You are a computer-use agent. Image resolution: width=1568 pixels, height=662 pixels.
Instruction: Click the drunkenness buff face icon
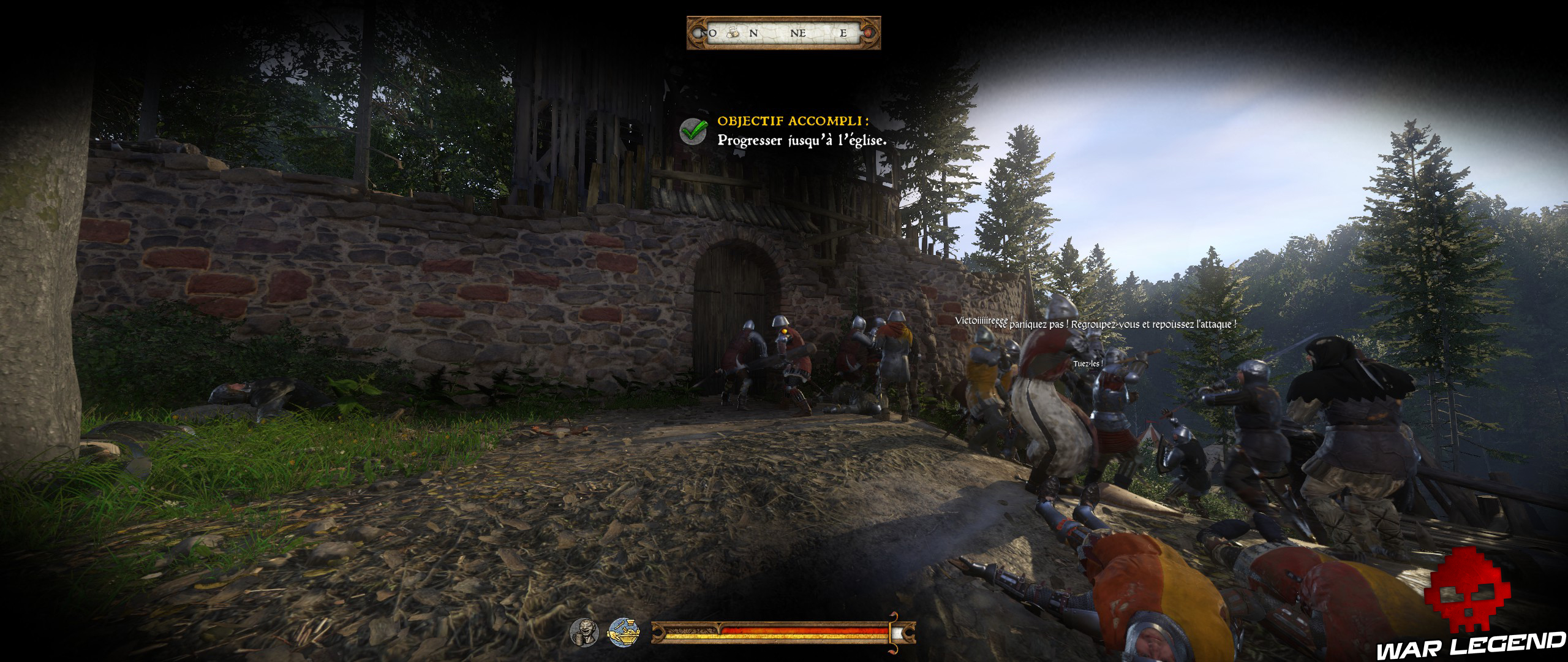584,633
